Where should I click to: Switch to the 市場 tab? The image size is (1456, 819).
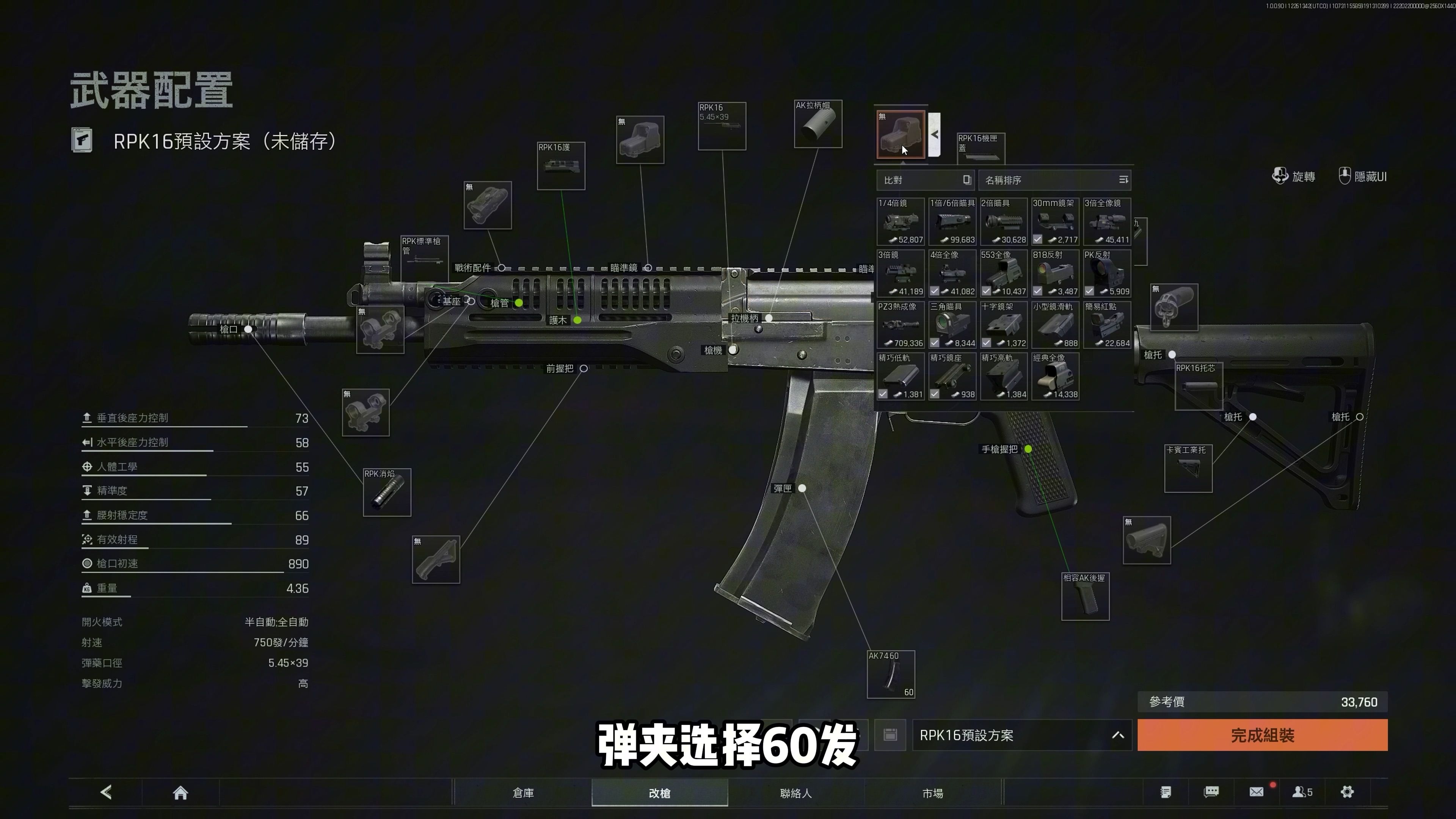933,793
